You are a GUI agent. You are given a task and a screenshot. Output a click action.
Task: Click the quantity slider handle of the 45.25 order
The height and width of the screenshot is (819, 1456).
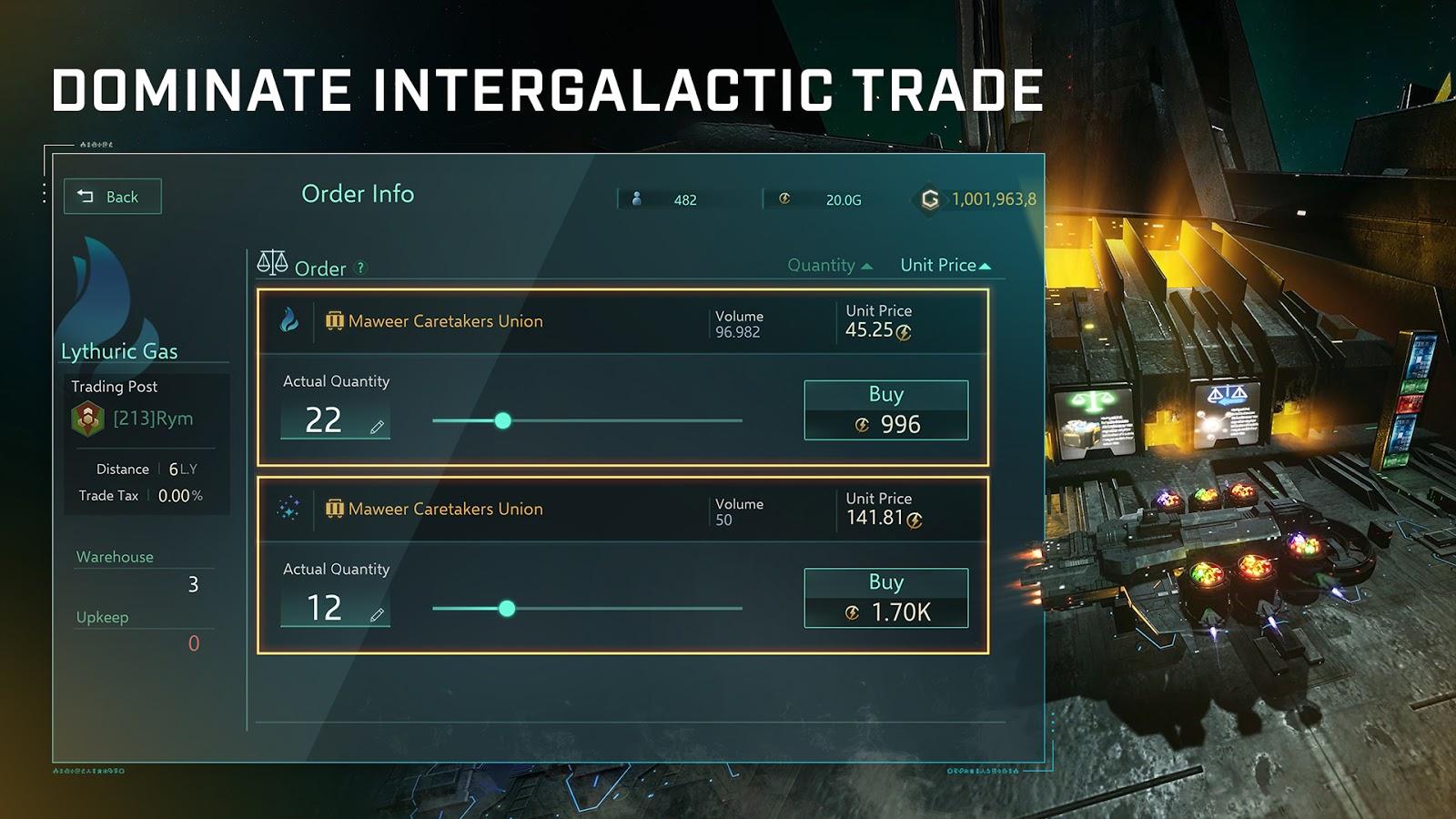[503, 420]
